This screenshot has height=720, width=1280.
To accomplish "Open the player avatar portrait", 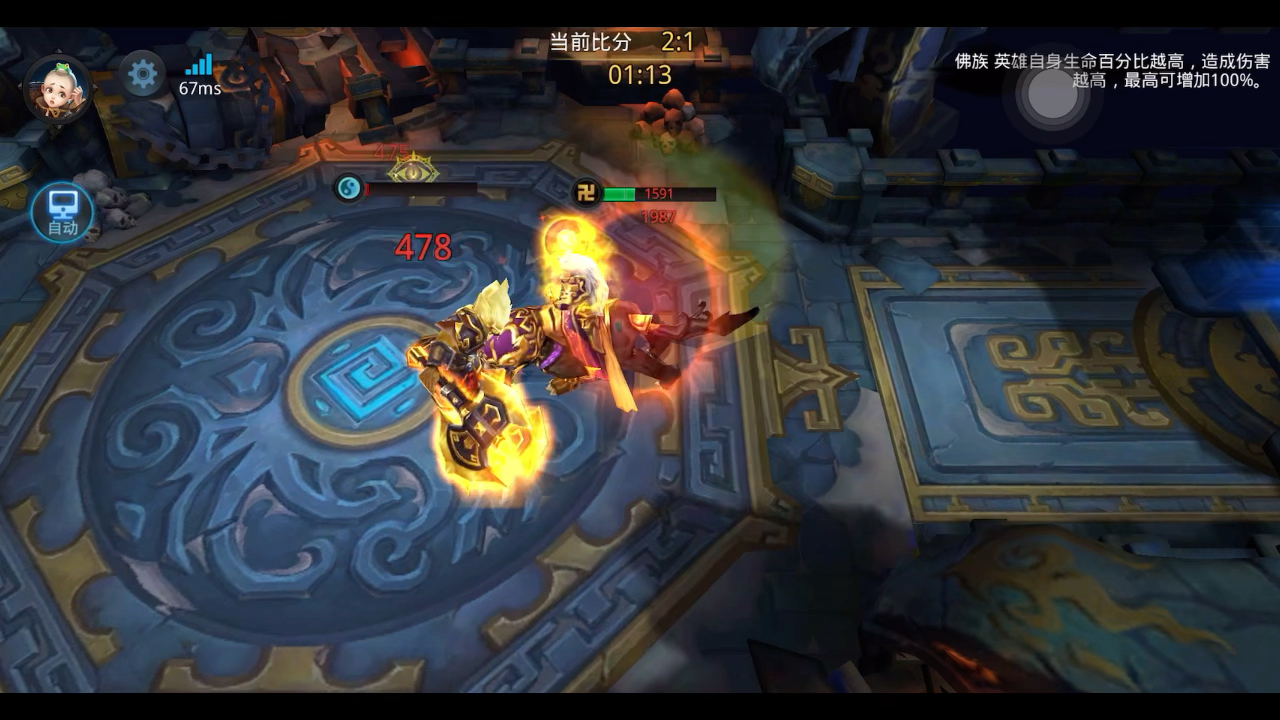I will click(58, 88).
